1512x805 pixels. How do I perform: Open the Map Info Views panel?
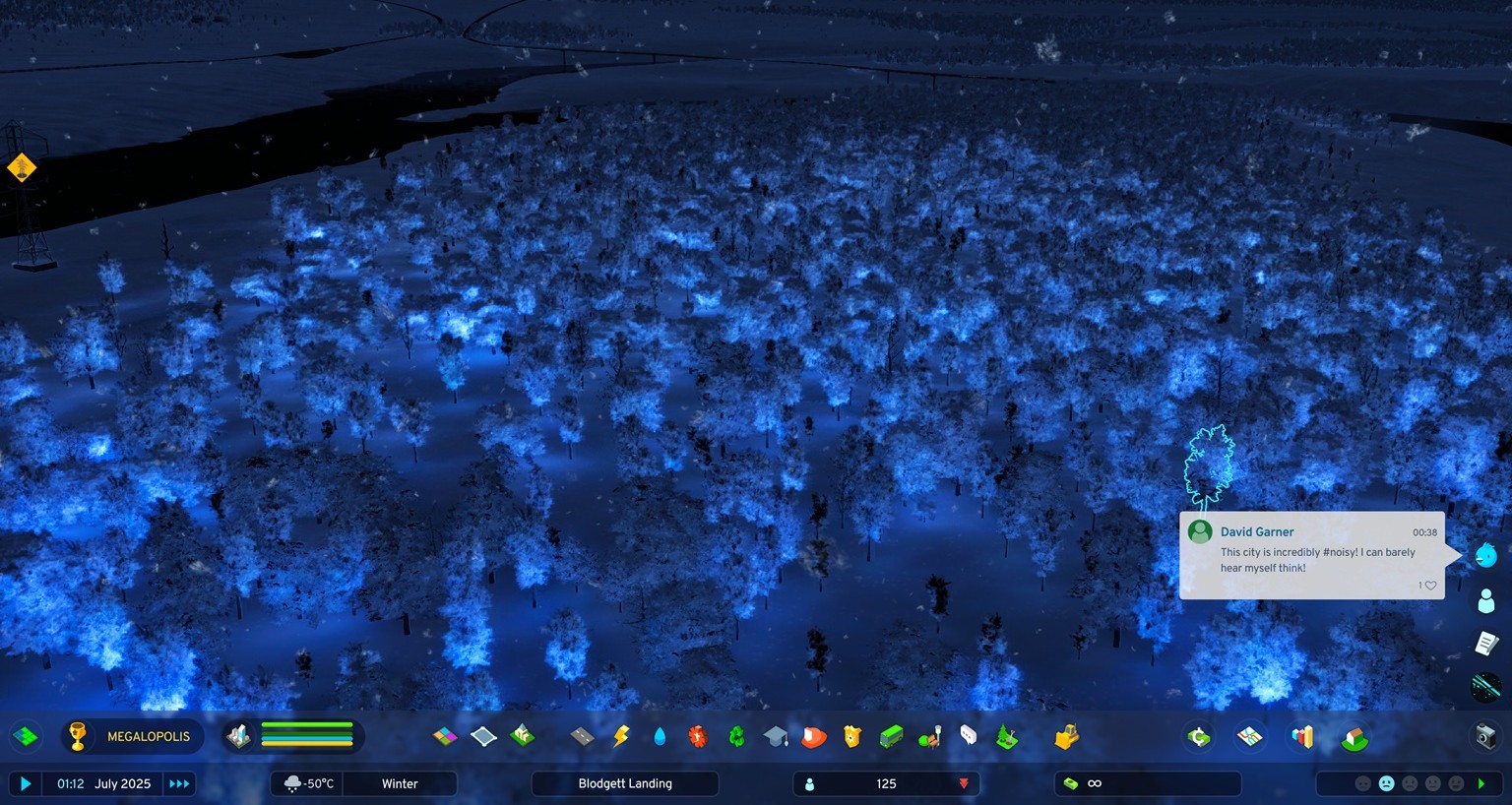tap(1248, 736)
